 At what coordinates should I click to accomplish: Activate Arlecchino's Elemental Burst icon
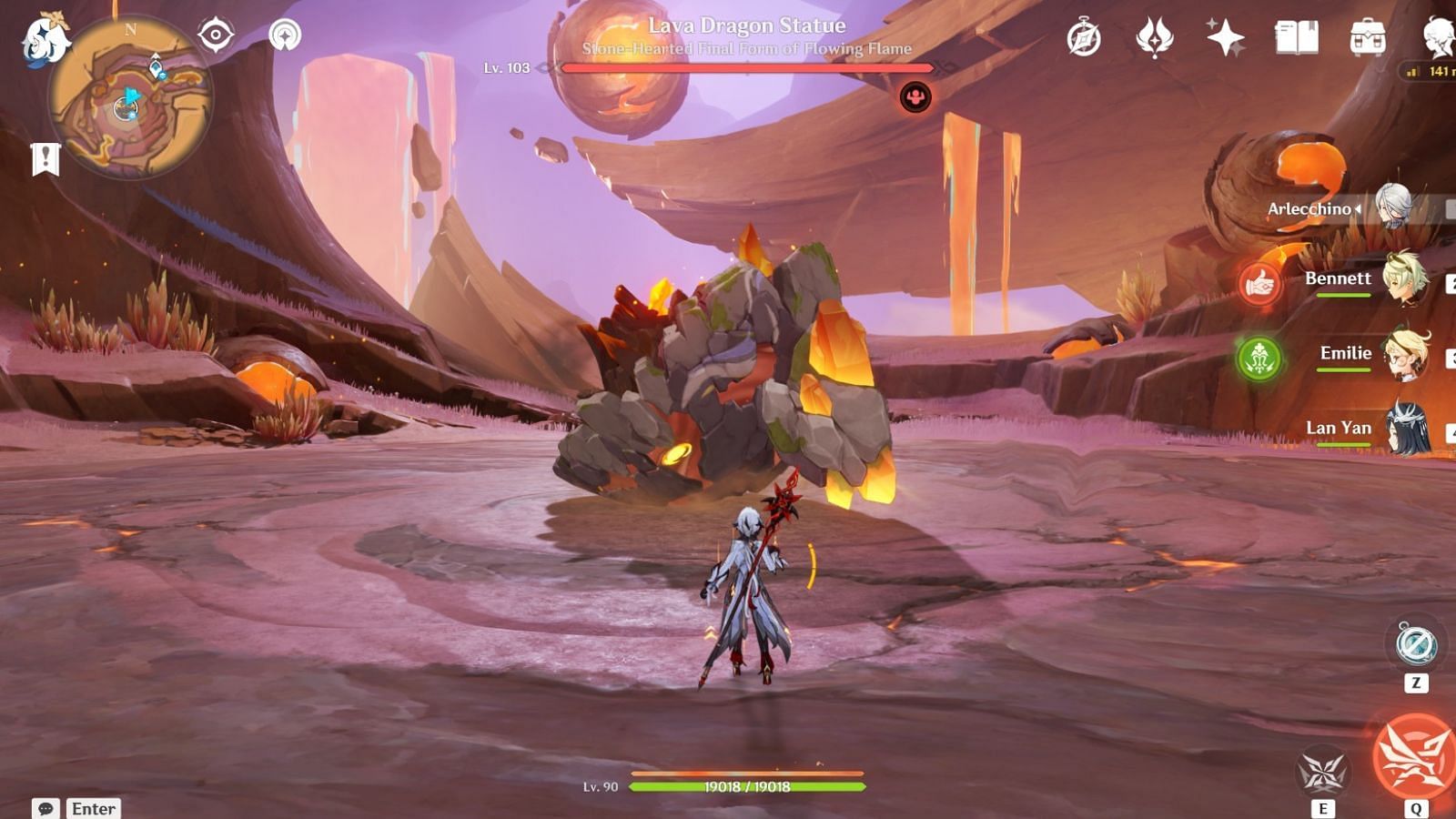click(x=1414, y=758)
